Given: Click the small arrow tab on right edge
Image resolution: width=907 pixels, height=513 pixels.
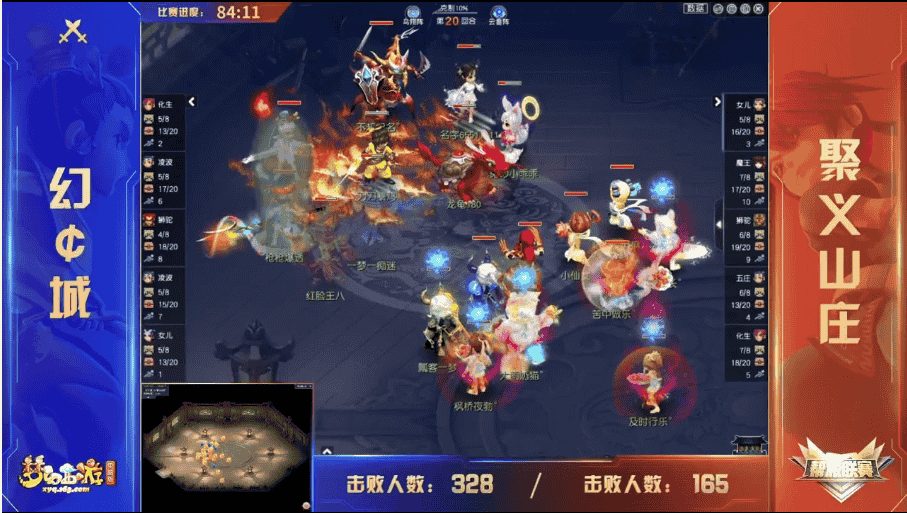Looking at the screenshot, I should 717,225.
